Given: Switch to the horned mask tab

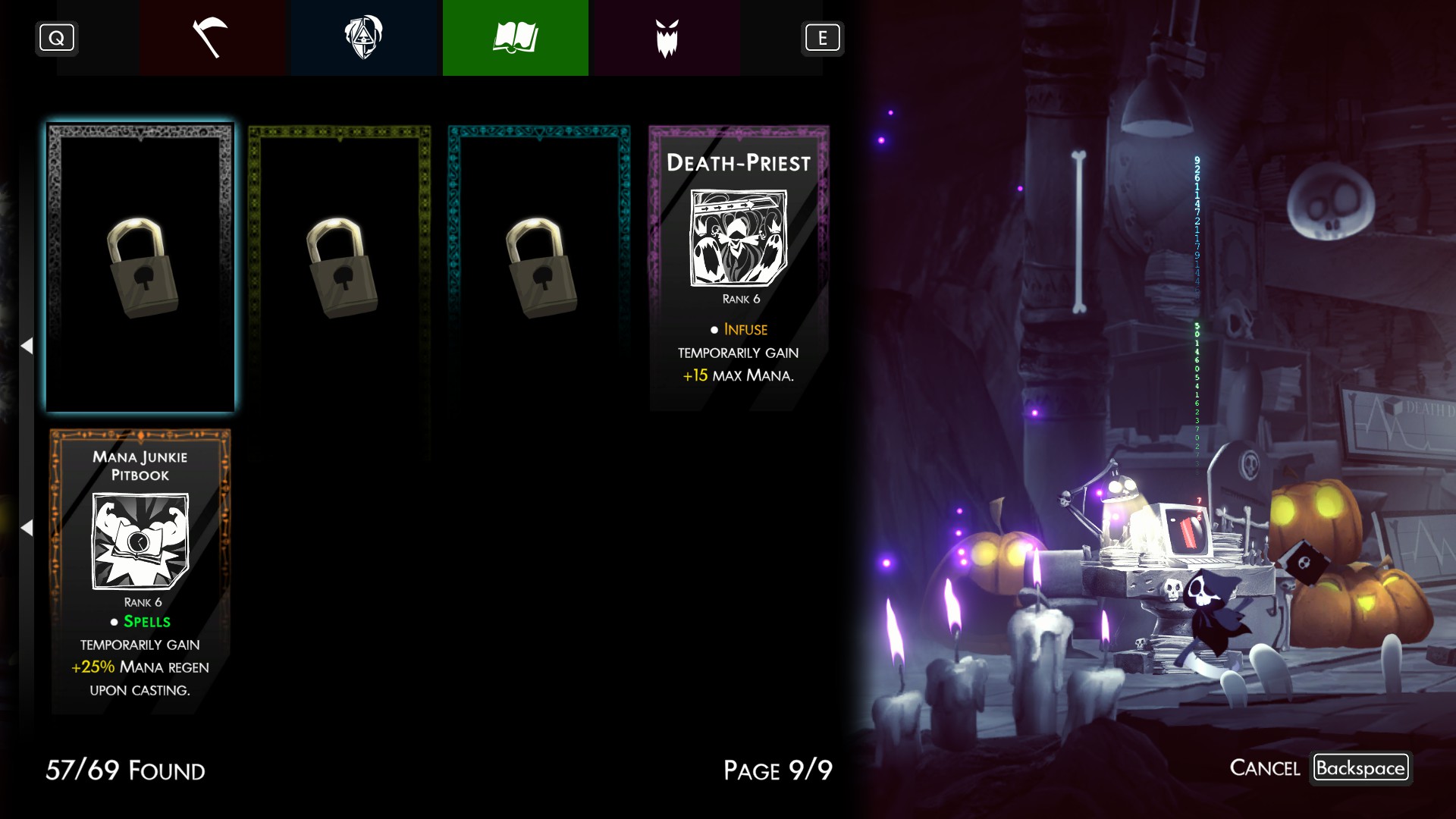Looking at the screenshot, I should pyautogui.click(x=667, y=38).
